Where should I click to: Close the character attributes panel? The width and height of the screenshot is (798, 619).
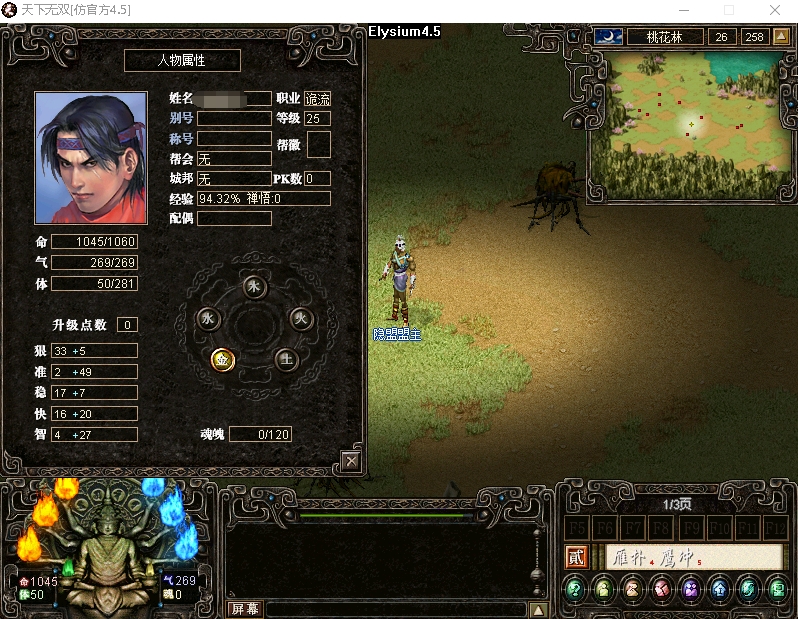pos(350,461)
